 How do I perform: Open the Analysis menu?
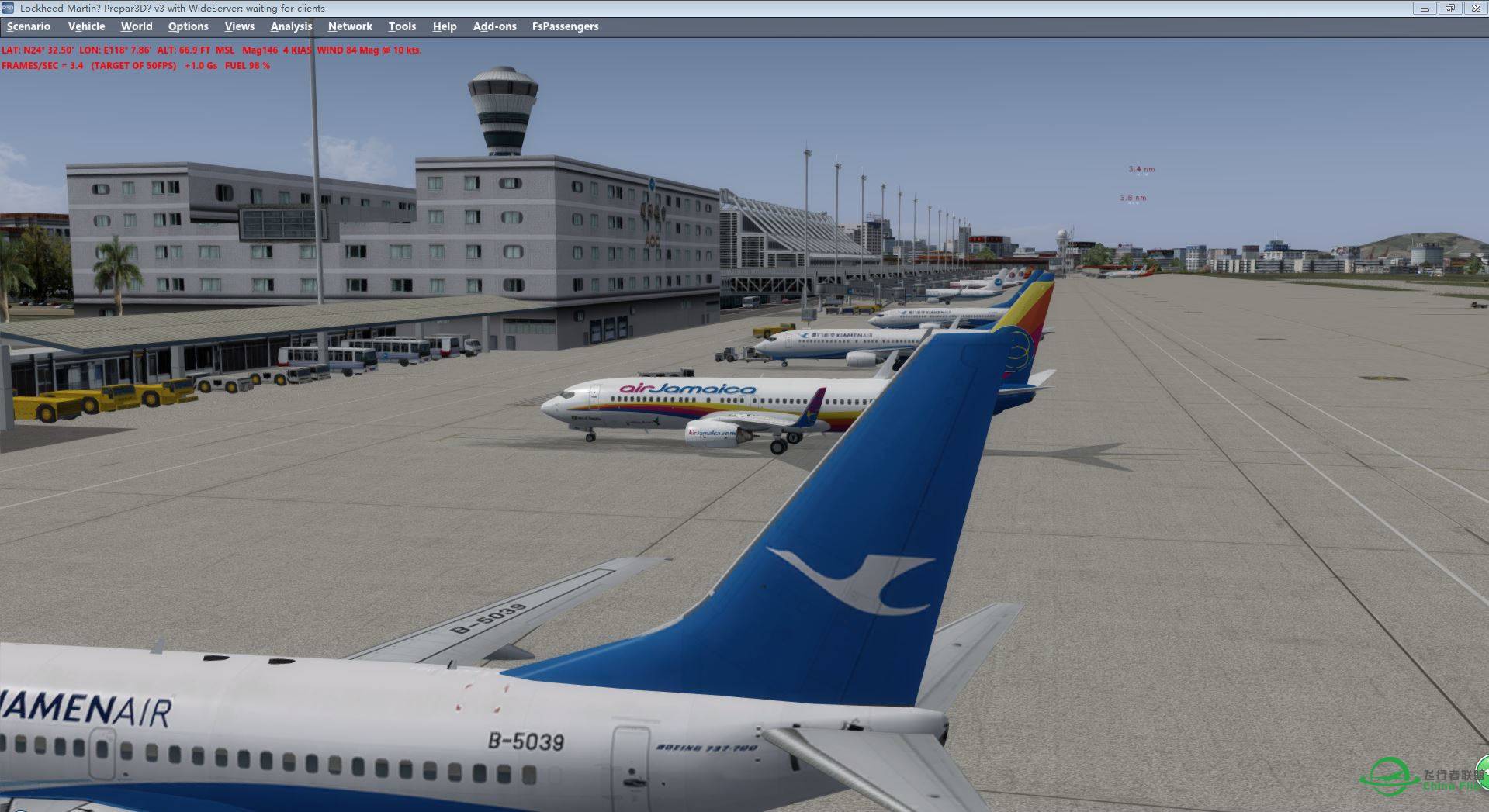pos(291,26)
